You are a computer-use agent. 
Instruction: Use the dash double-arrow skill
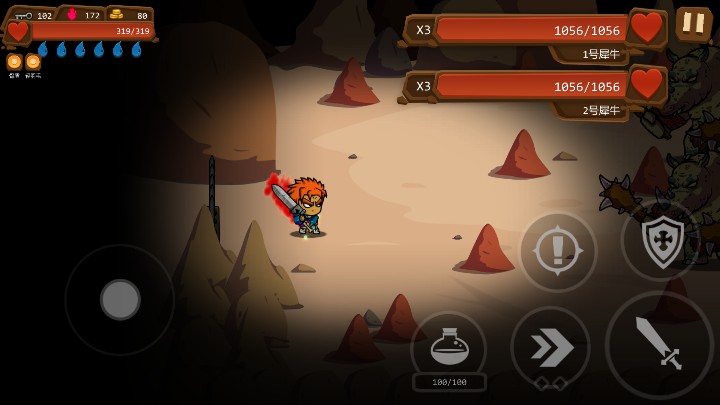point(550,346)
